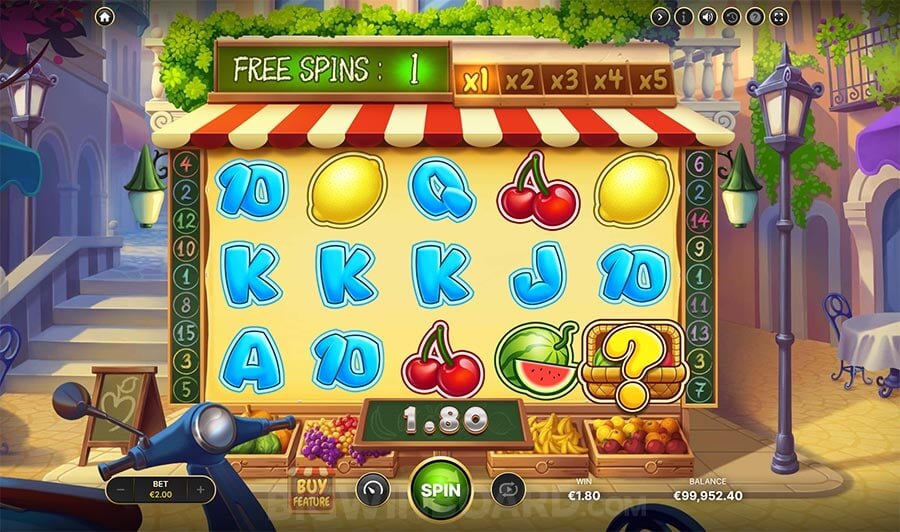Go to the home lobby icon
This screenshot has height=532, width=900.
(105, 16)
